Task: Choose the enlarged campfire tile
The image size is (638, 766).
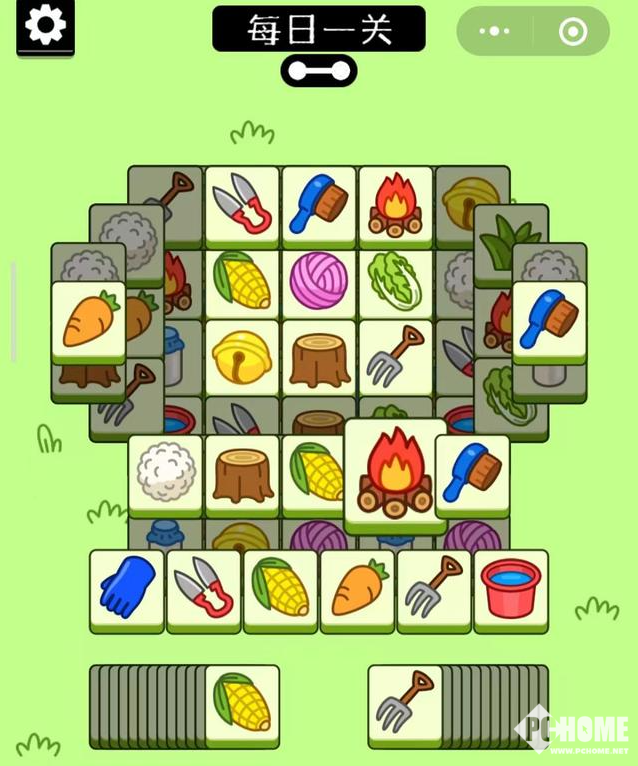Action: [x=395, y=474]
